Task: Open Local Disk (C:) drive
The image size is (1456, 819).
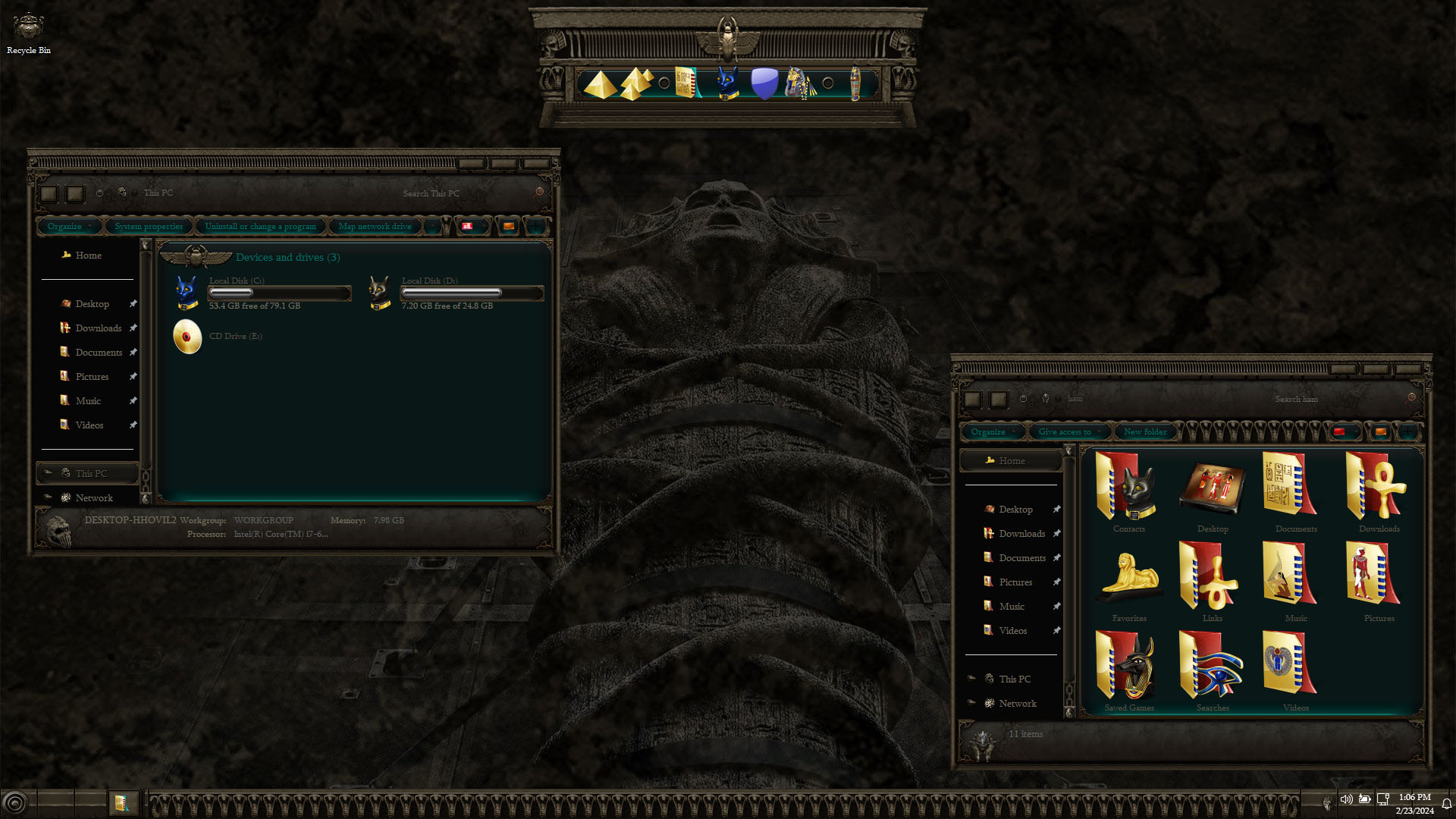Action: click(x=187, y=293)
